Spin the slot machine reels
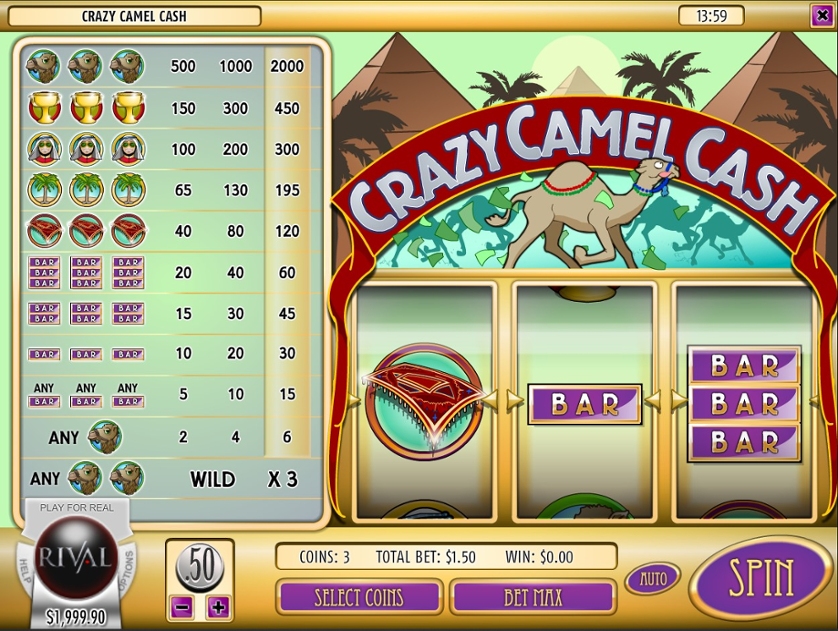This screenshot has width=838, height=631. [x=761, y=578]
